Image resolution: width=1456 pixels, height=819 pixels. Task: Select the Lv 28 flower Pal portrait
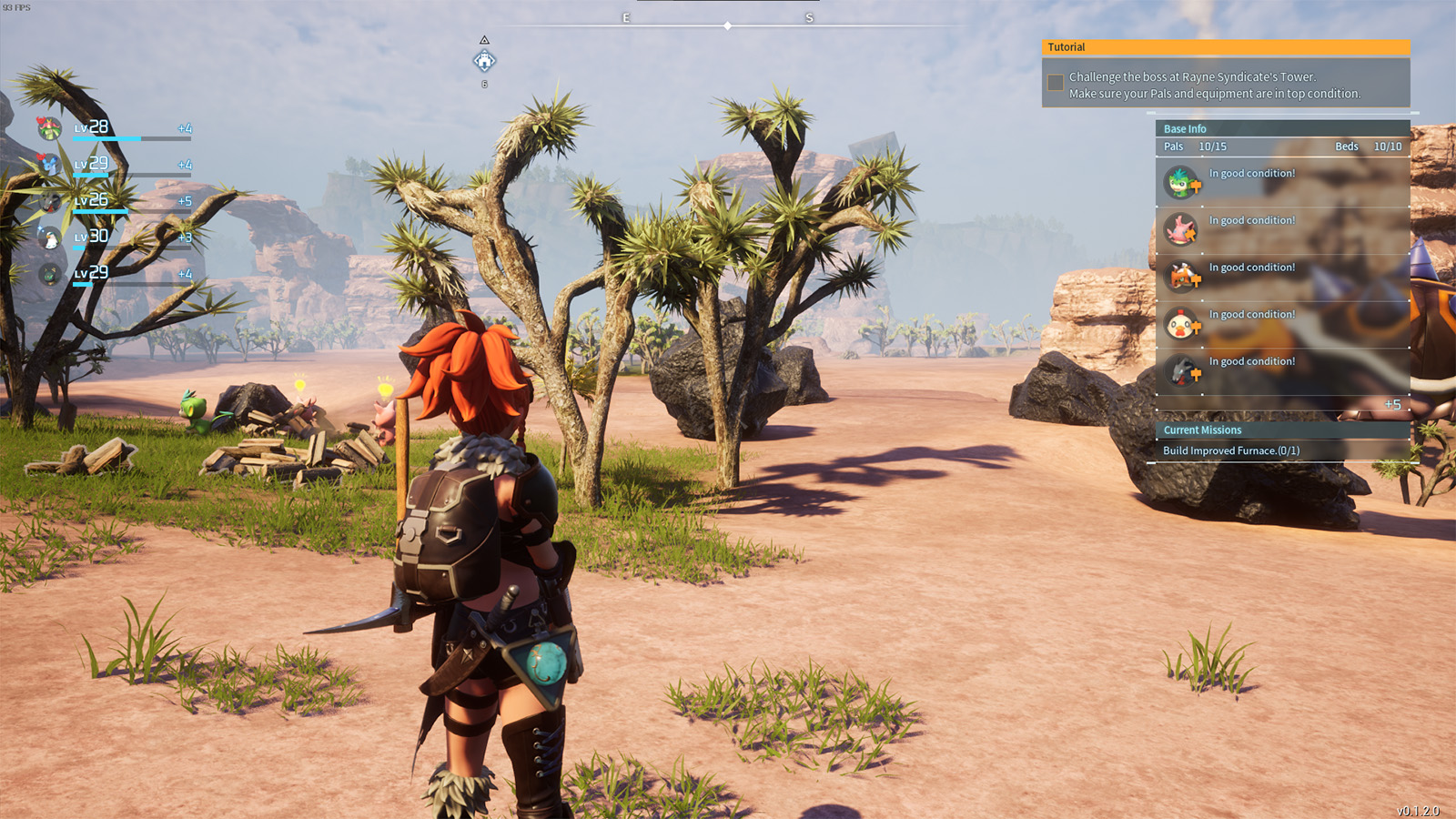pyautogui.click(x=50, y=128)
